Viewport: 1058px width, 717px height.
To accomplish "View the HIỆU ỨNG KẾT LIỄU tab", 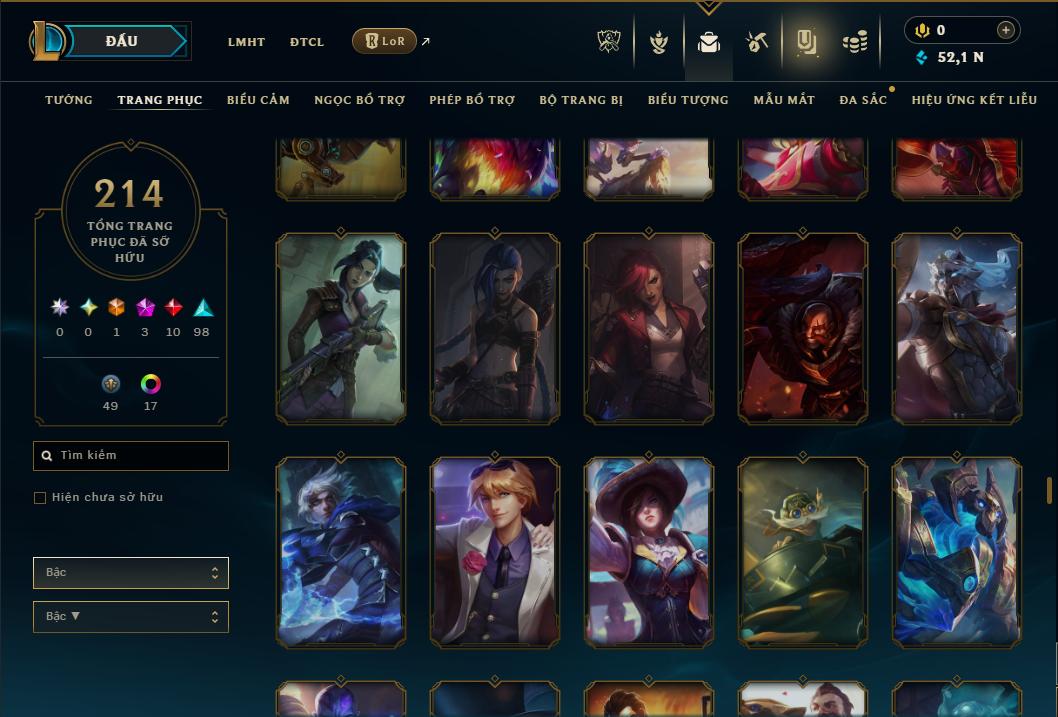I will [x=974, y=100].
